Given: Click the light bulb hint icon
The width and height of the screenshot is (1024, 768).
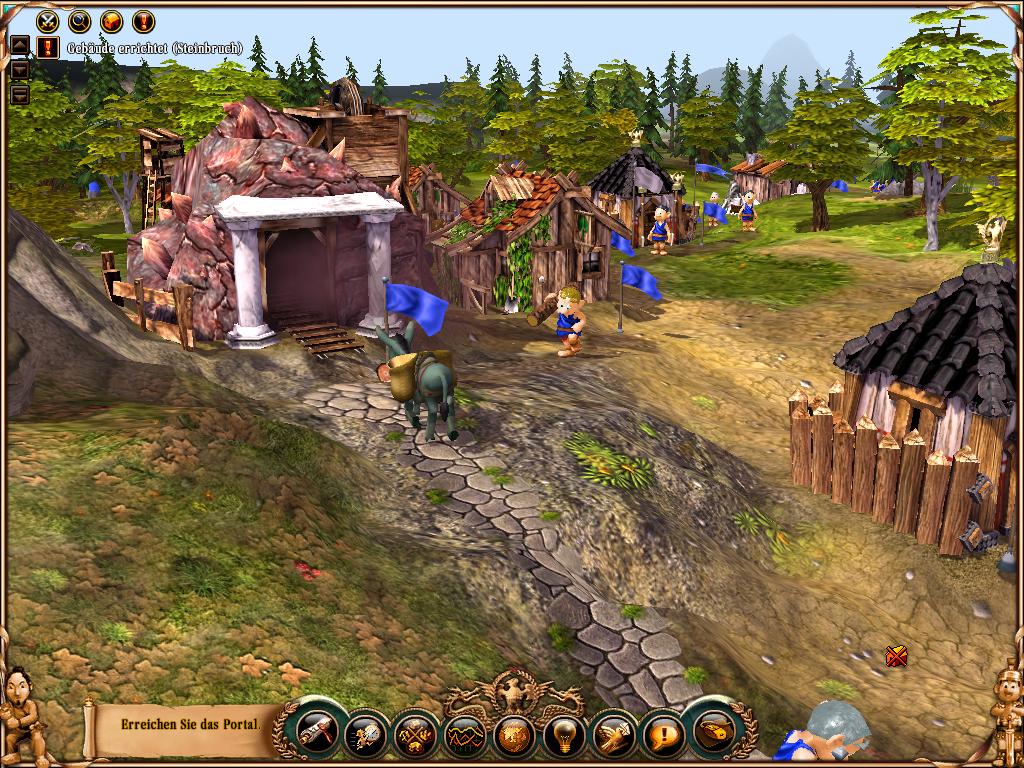Looking at the screenshot, I should [563, 737].
